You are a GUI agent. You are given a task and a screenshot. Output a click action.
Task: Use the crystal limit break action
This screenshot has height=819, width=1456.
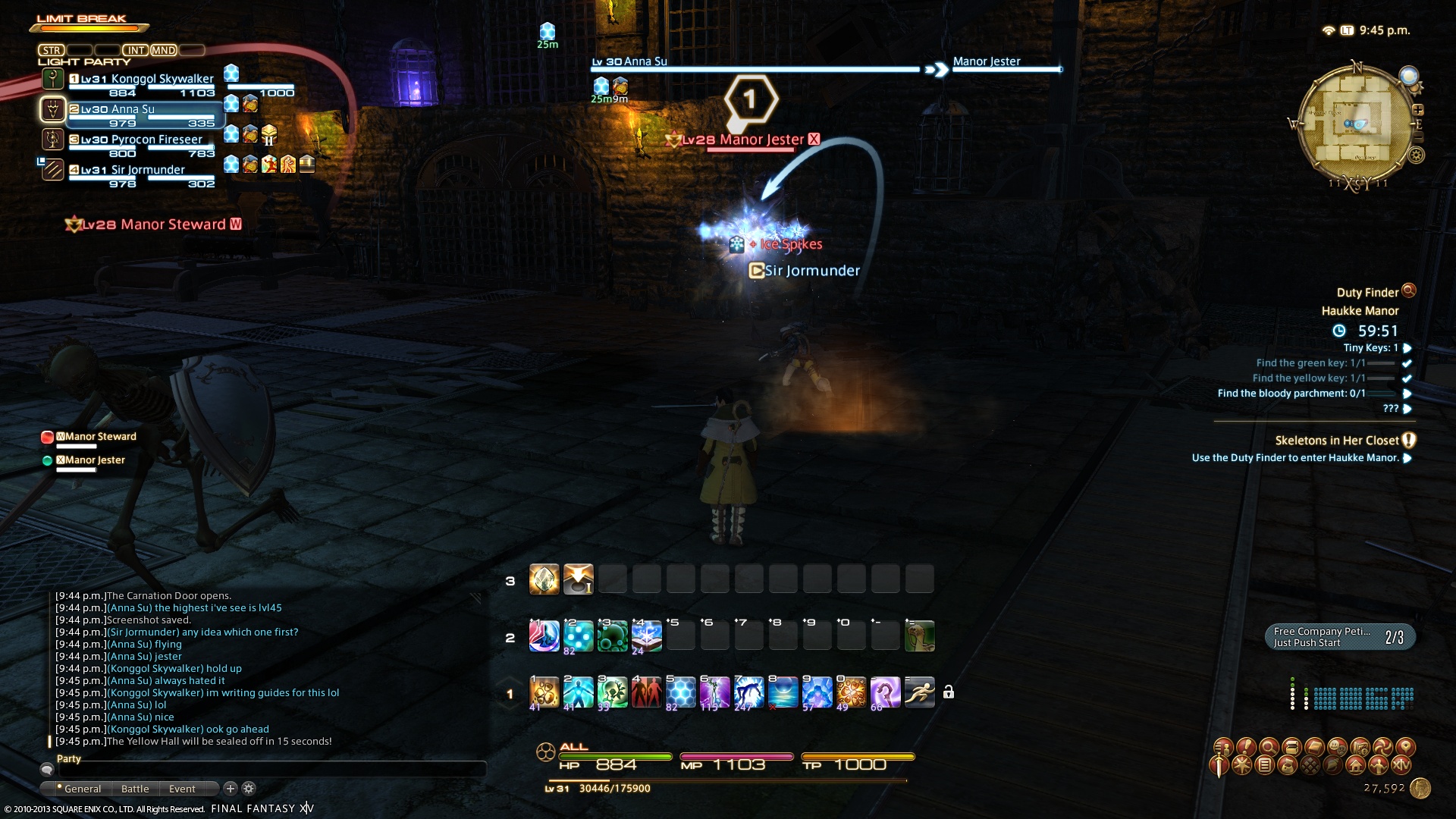point(544,580)
